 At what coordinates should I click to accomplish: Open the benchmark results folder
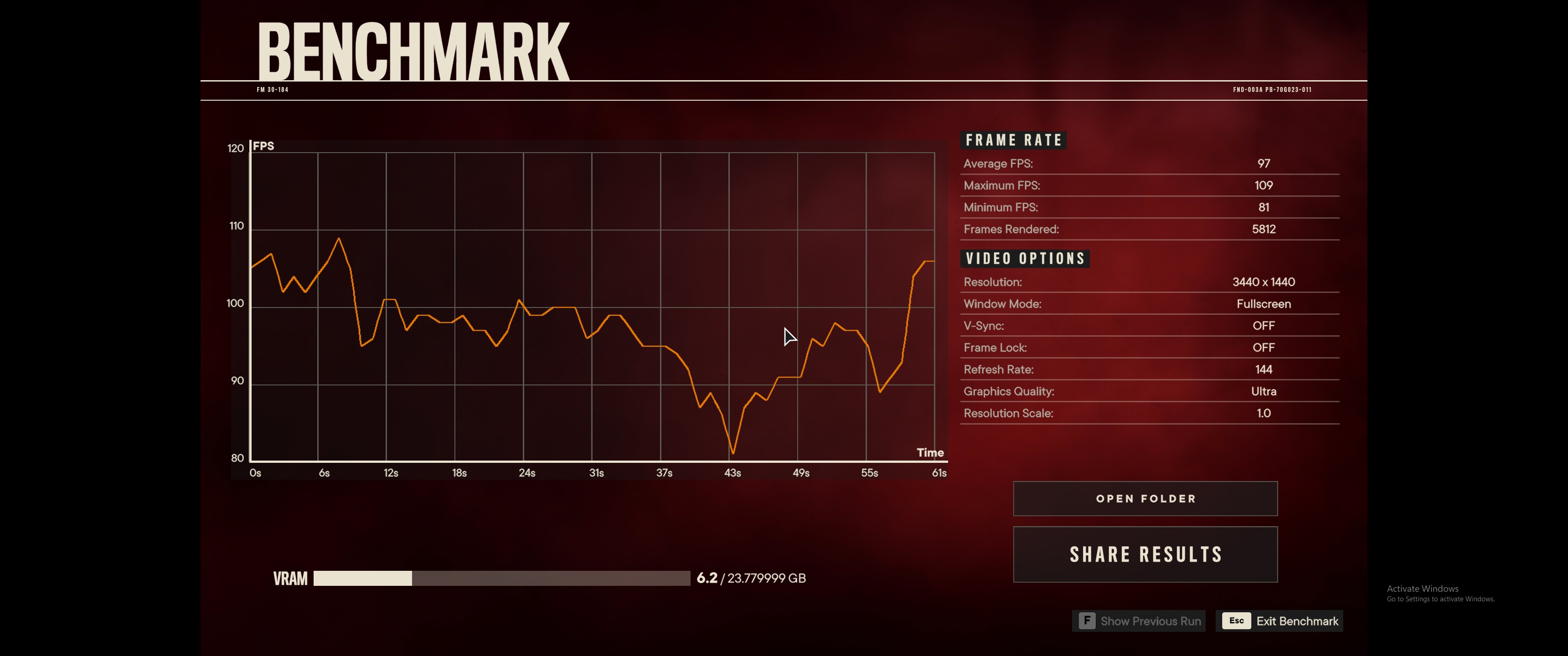coord(1145,498)
